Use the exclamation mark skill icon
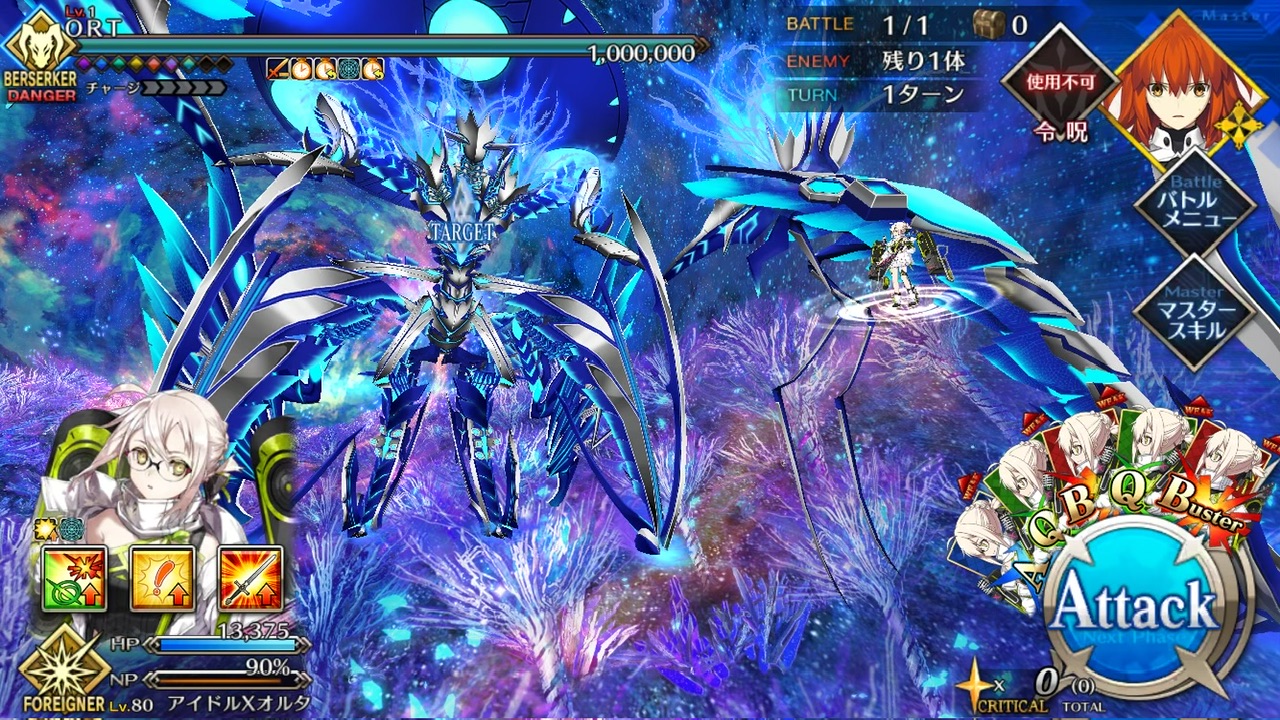 point(162,578)
